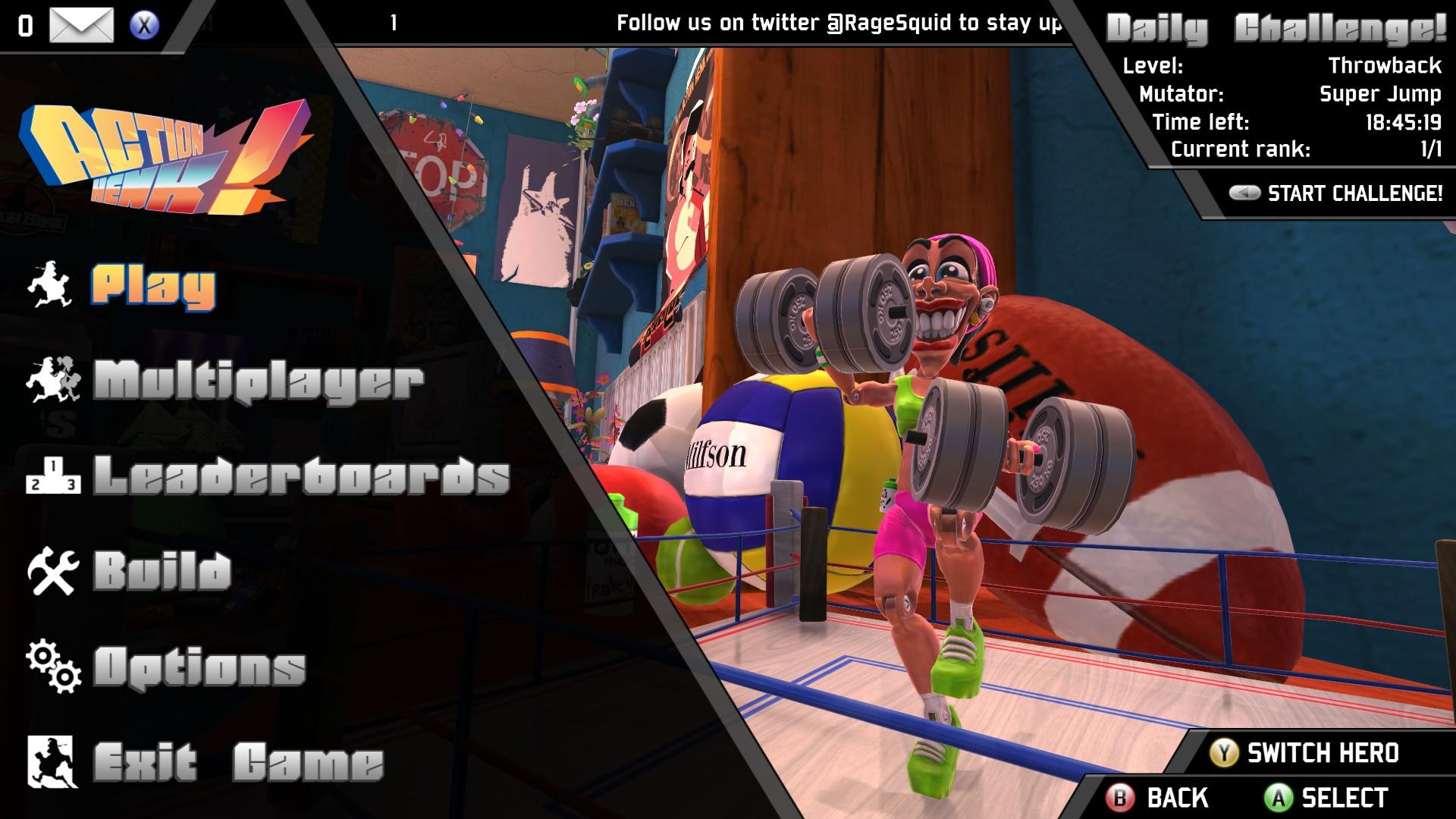Choose Exit Game

239,762
